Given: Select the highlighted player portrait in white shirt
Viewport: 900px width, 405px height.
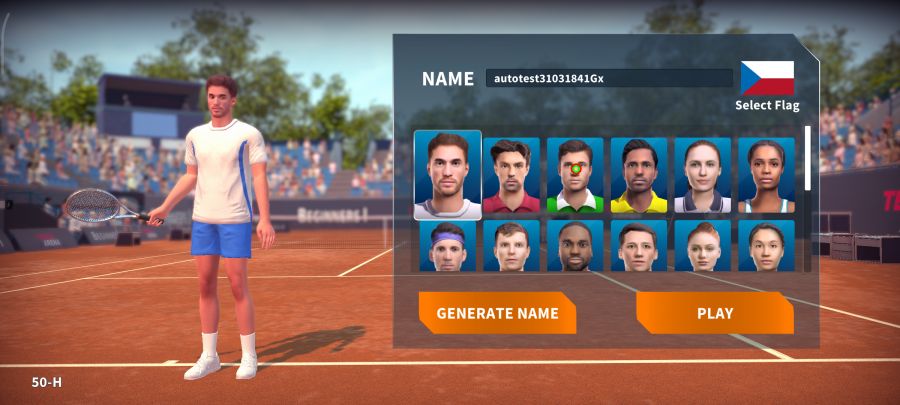Looking at the screenshot, I should [x=448, y=175].
